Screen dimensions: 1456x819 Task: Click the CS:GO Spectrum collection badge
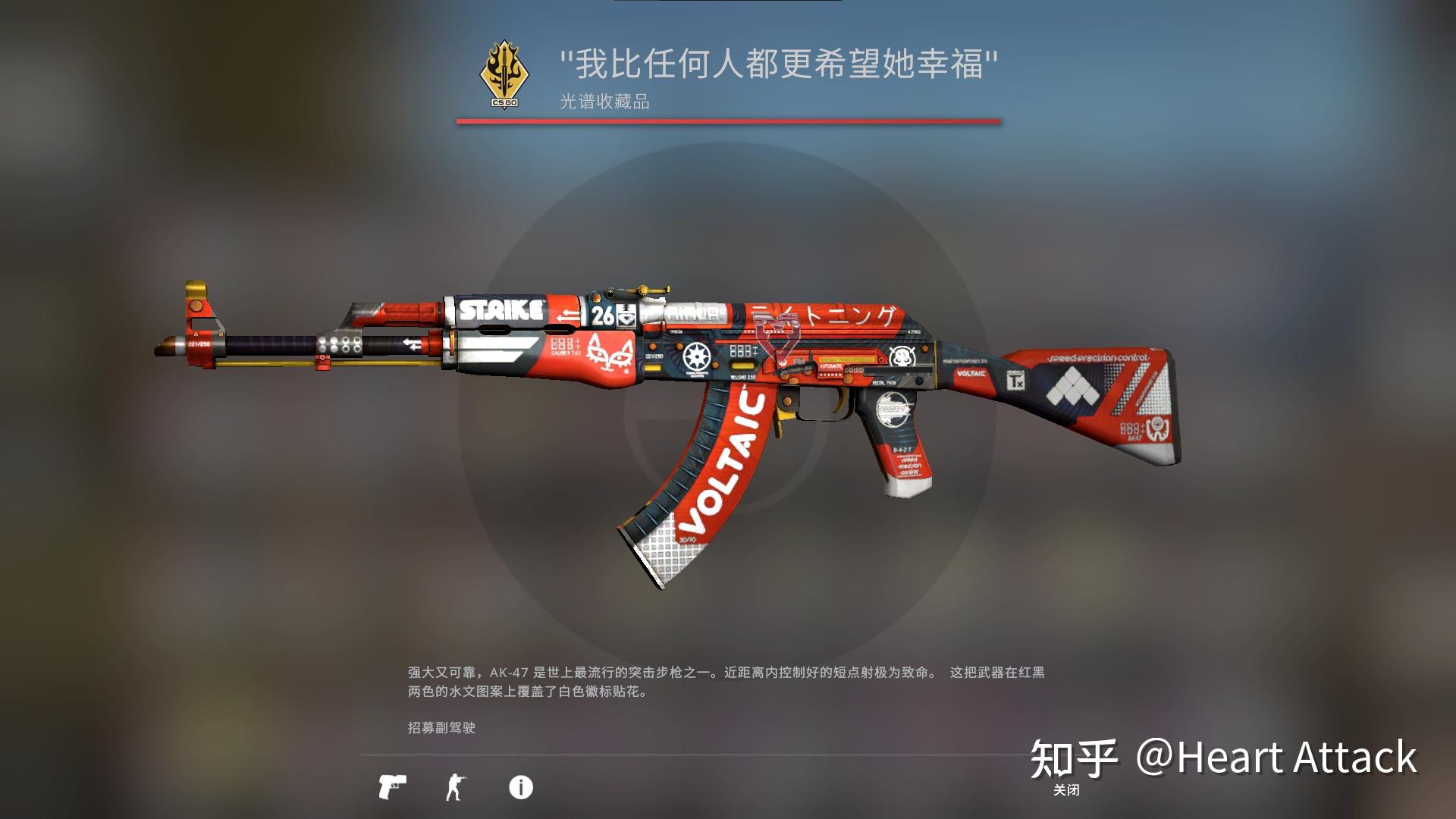point(504,72)
